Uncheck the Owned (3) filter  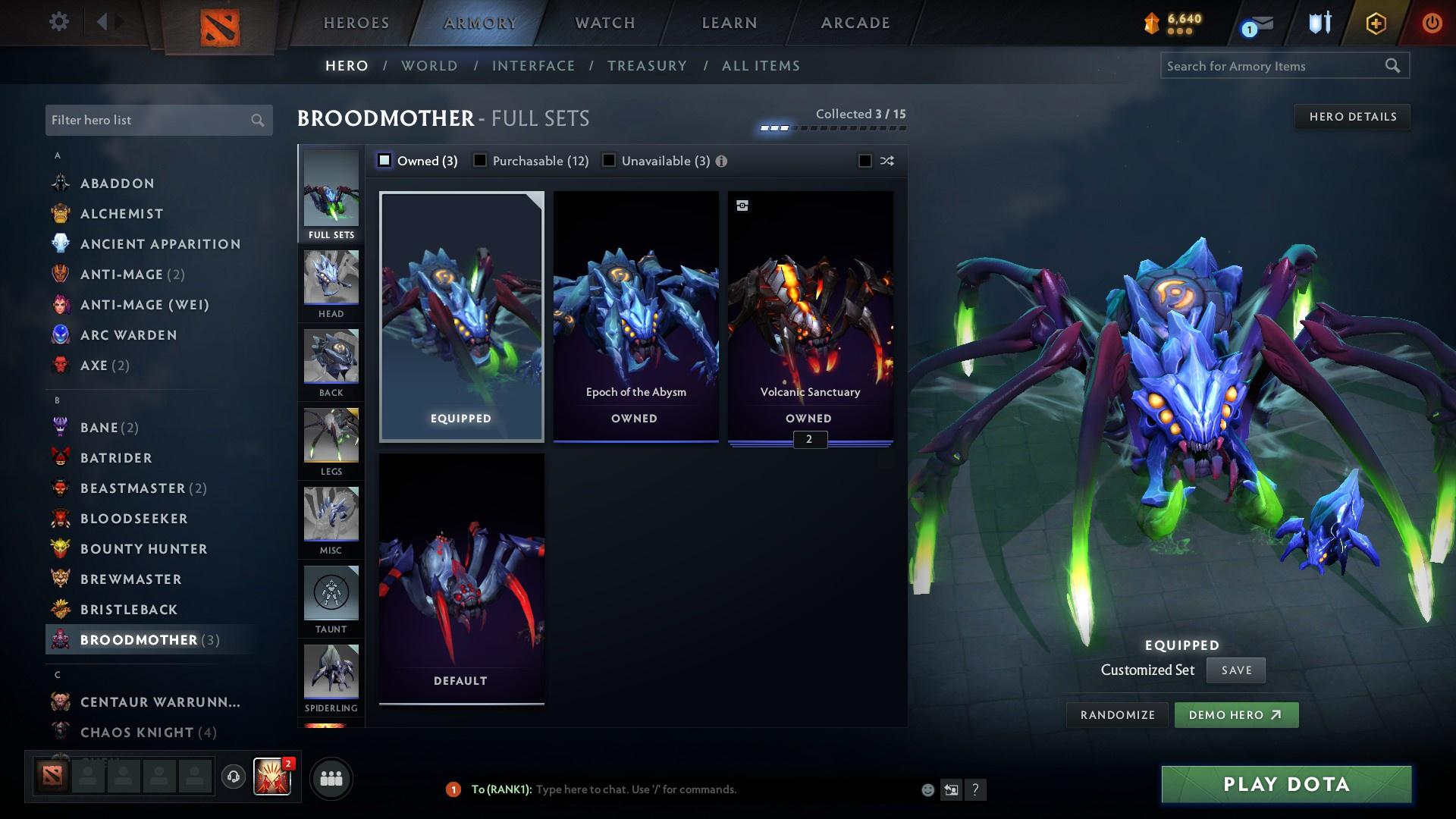point(385,160)
